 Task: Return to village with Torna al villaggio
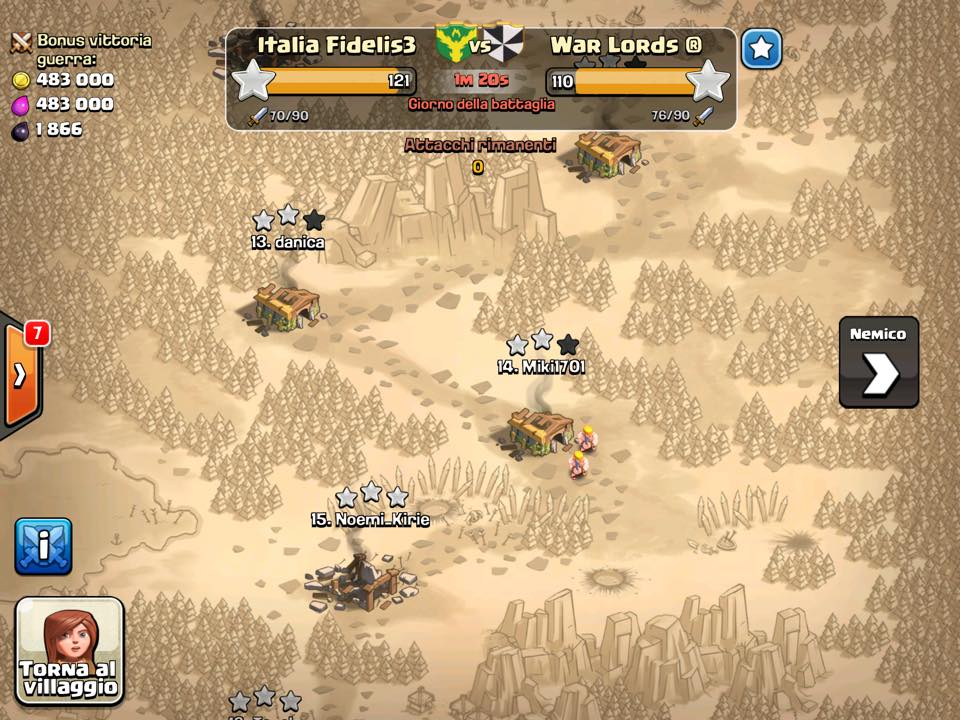70,650
